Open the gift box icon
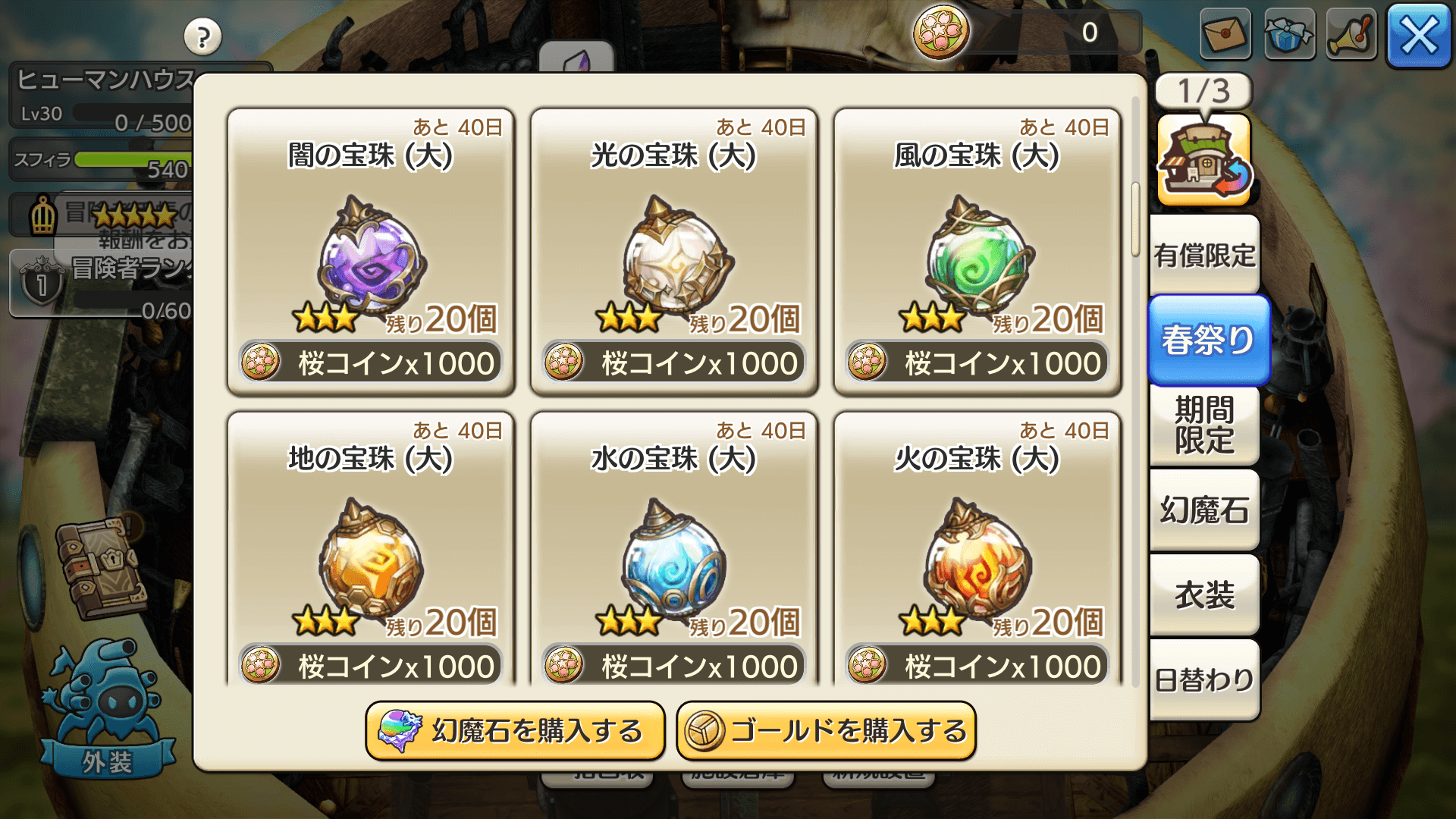The image size is (1456, 819). 1288,35
